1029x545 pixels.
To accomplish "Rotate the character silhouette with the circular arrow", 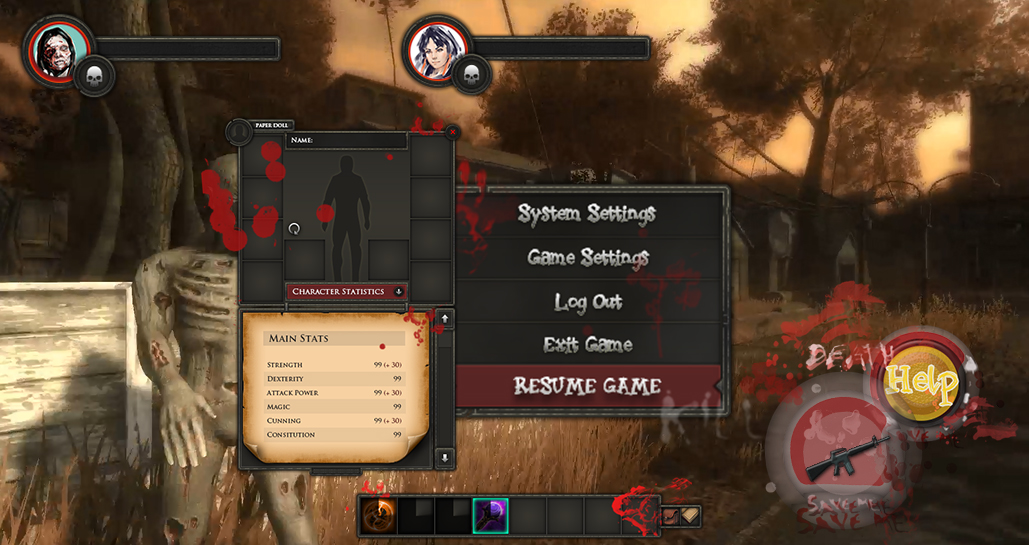I will point(294,229).
